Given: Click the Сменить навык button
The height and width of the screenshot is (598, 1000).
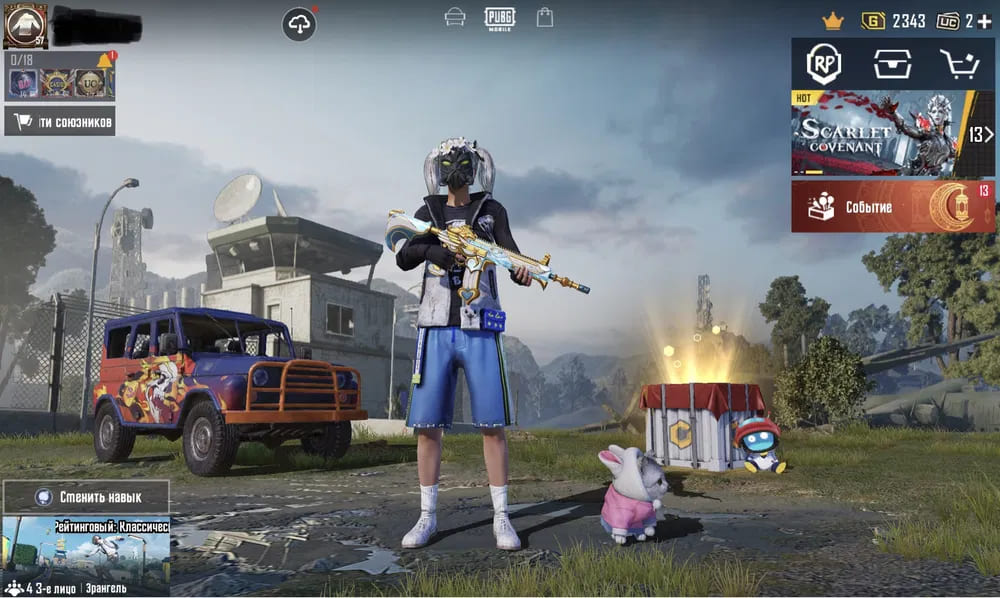Looking at the screenshot, I should click(86, 496).
